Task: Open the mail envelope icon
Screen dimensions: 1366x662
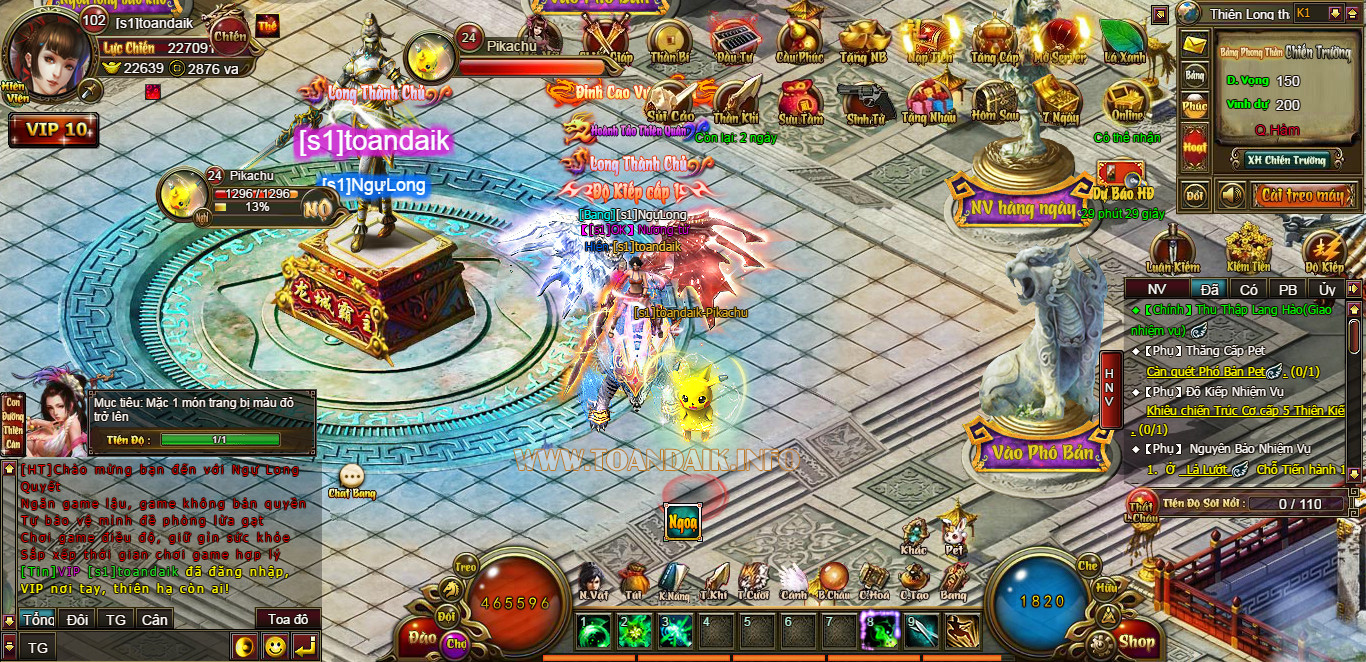Action: [1194, 44]
